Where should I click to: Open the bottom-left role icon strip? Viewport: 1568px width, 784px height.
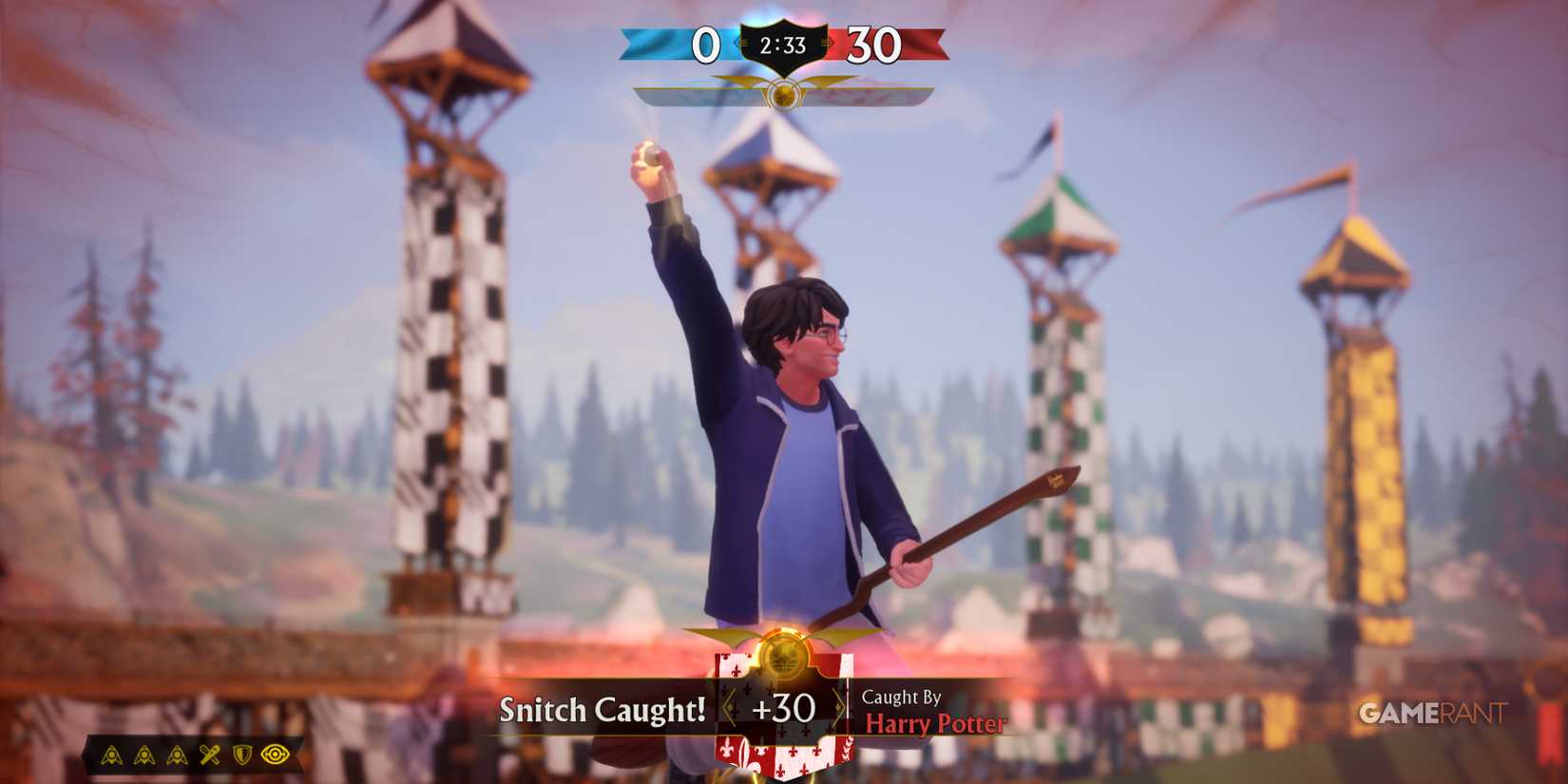tap(190, 754)
